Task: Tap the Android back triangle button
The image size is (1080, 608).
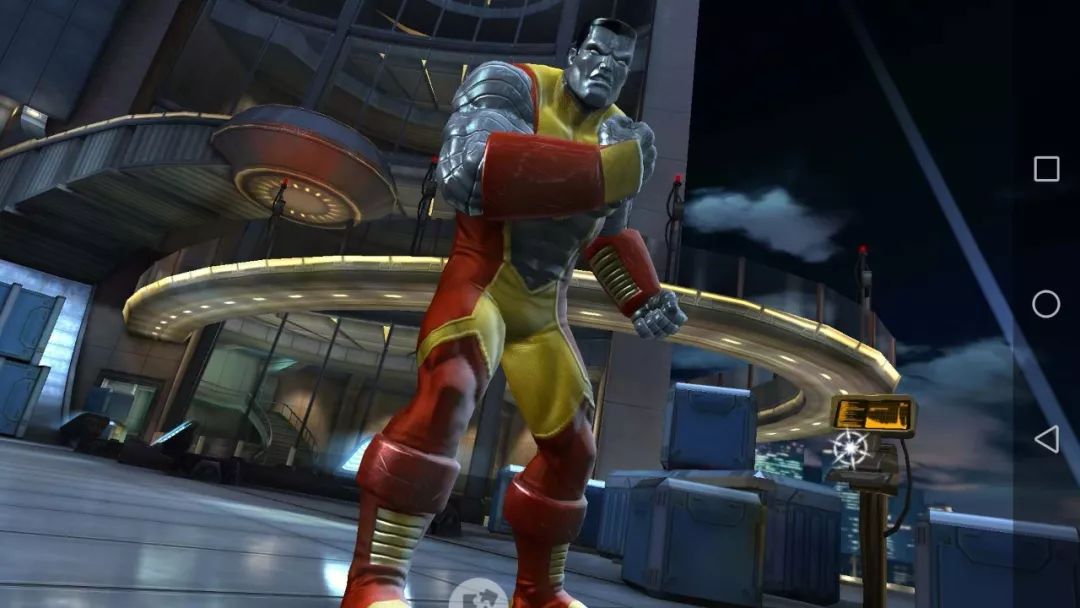Action: [x=1045, y=438]
